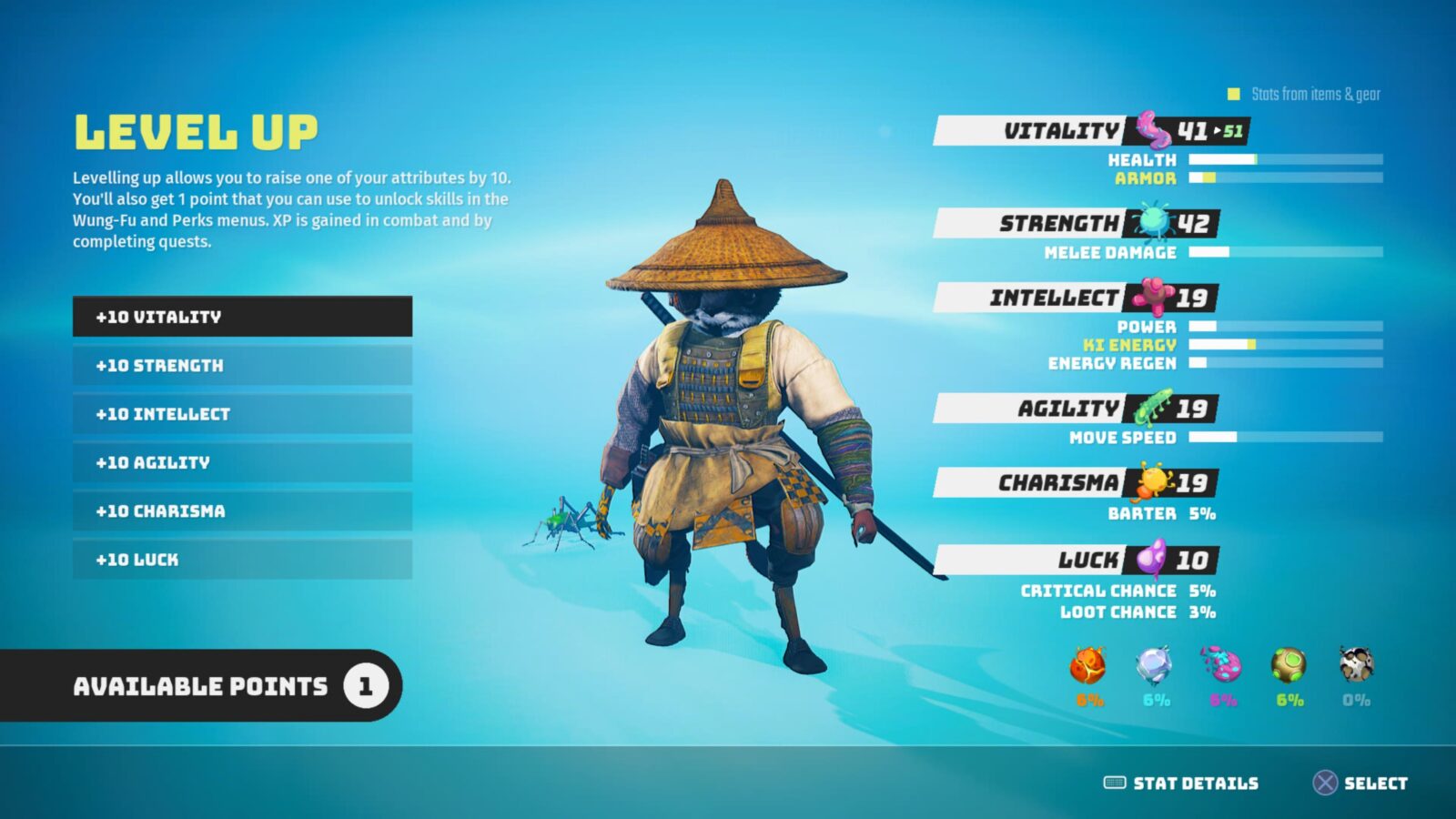Select the +10 Vitality option

241,317
